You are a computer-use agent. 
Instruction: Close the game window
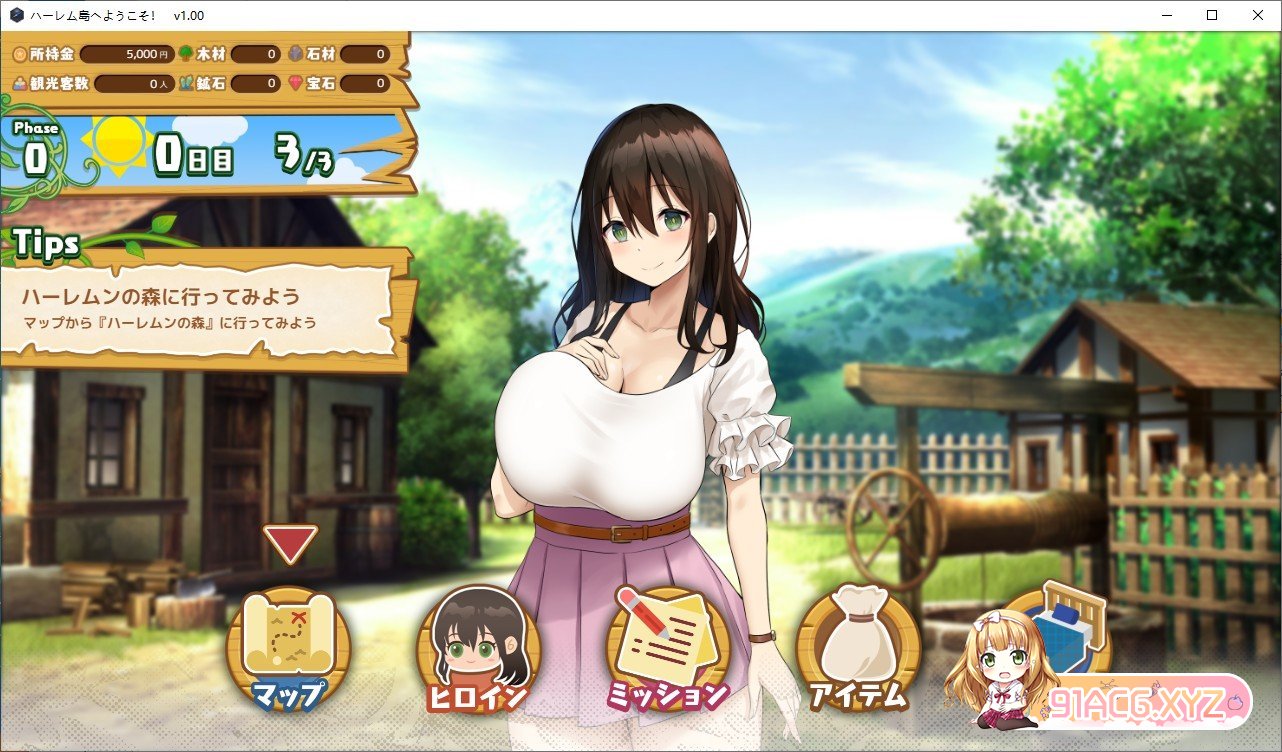[x=1257, y=15]
